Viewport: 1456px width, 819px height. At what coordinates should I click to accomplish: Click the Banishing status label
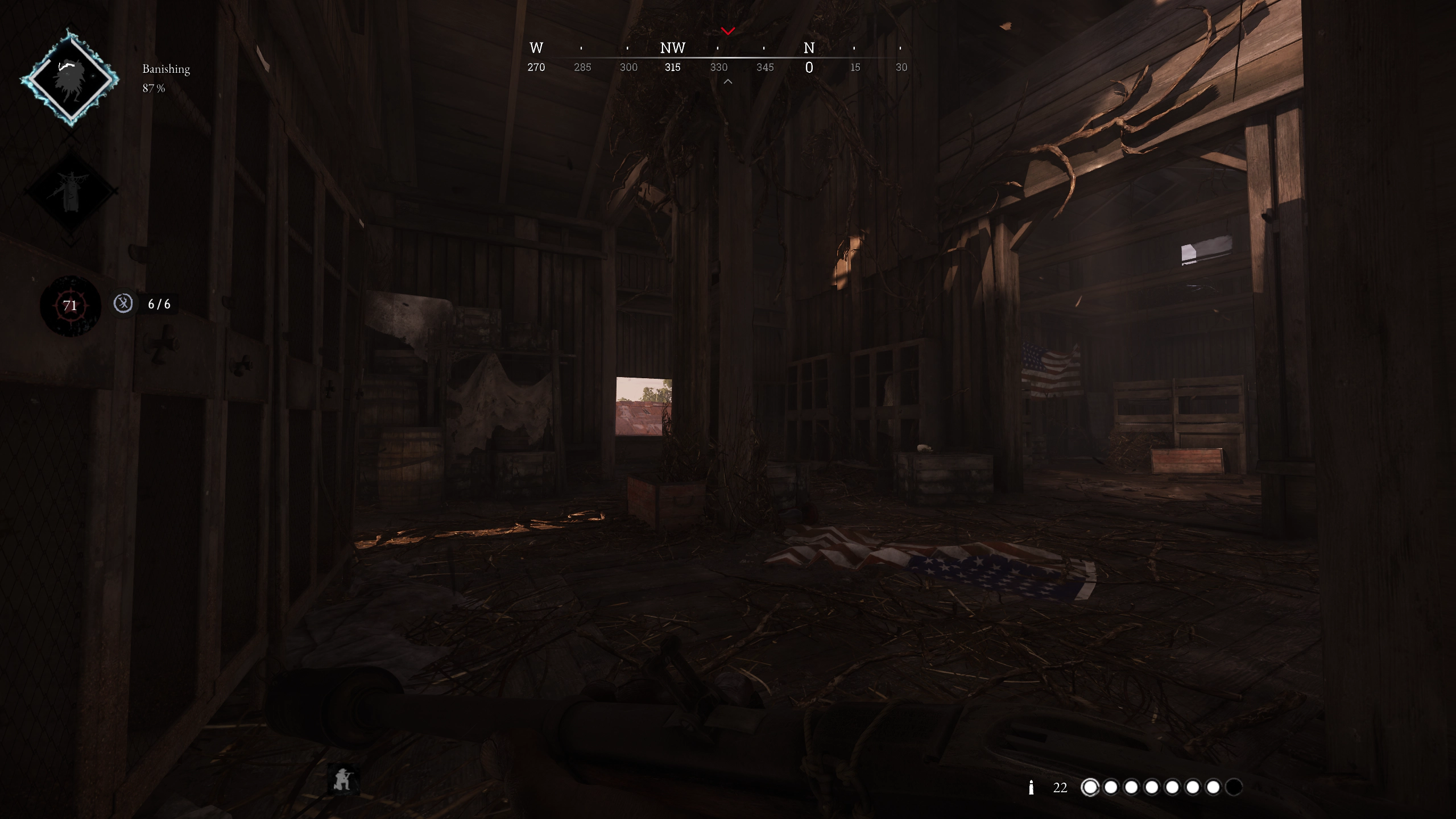(x=166, y=69)
